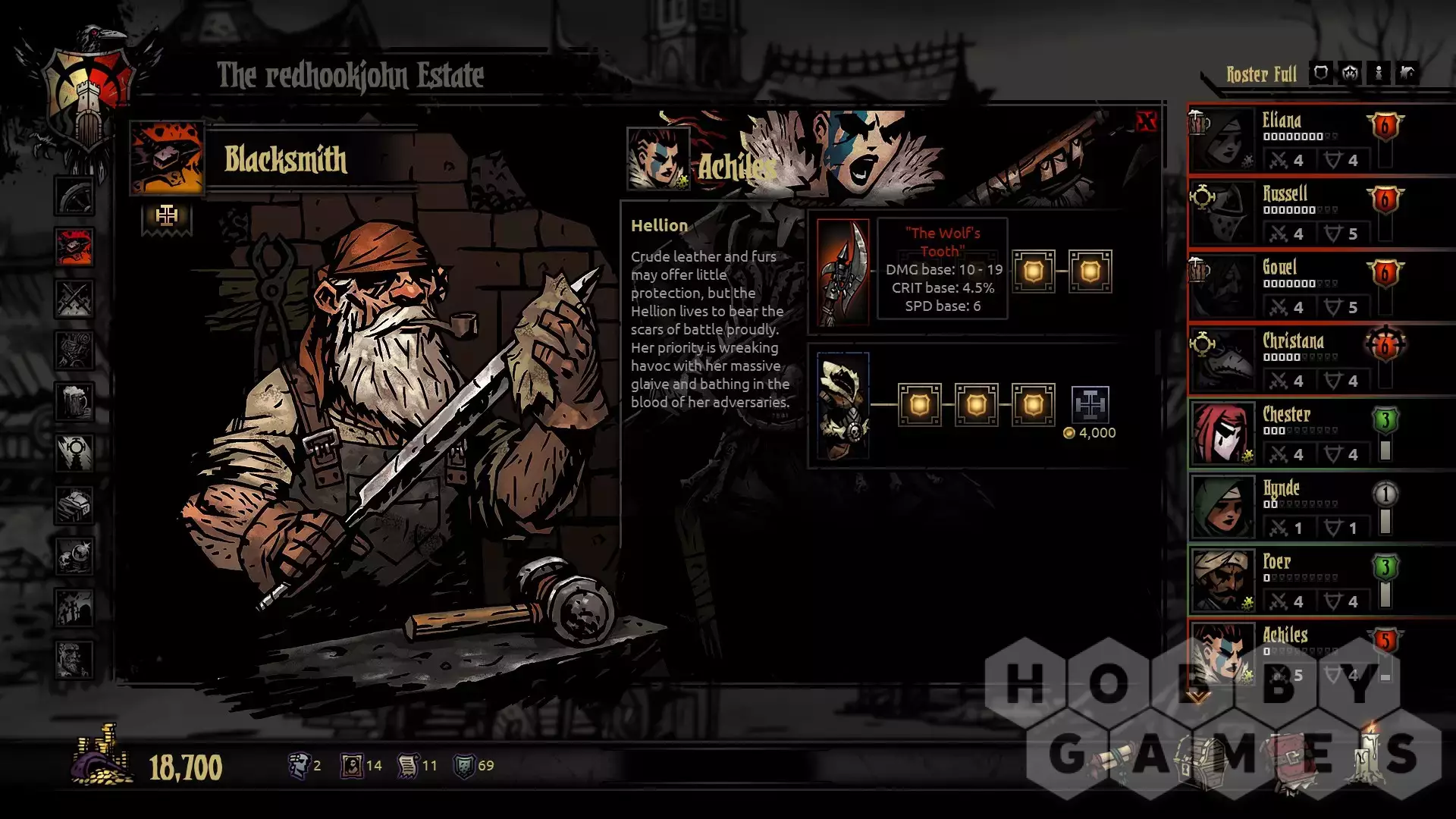This screenshot has width=1456, height=819.
Task: Open the Tavern beer mug building
Action: [x=74, y=402]
